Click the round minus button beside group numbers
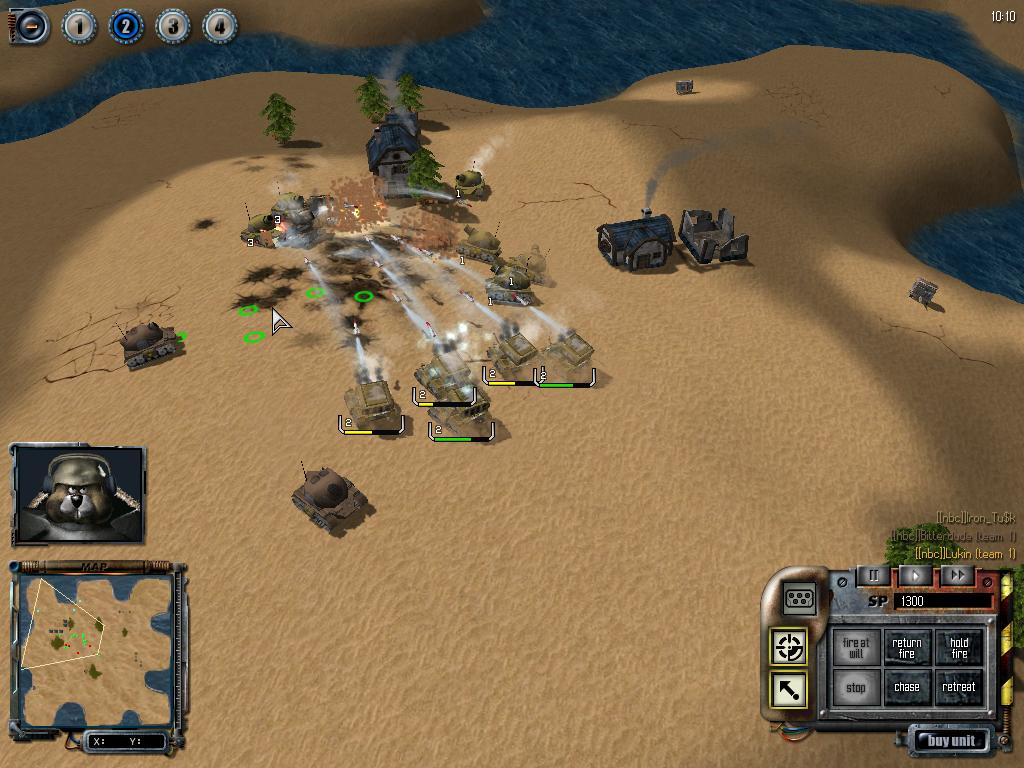This screenshot has height=768, width=1024. (30, 26)
